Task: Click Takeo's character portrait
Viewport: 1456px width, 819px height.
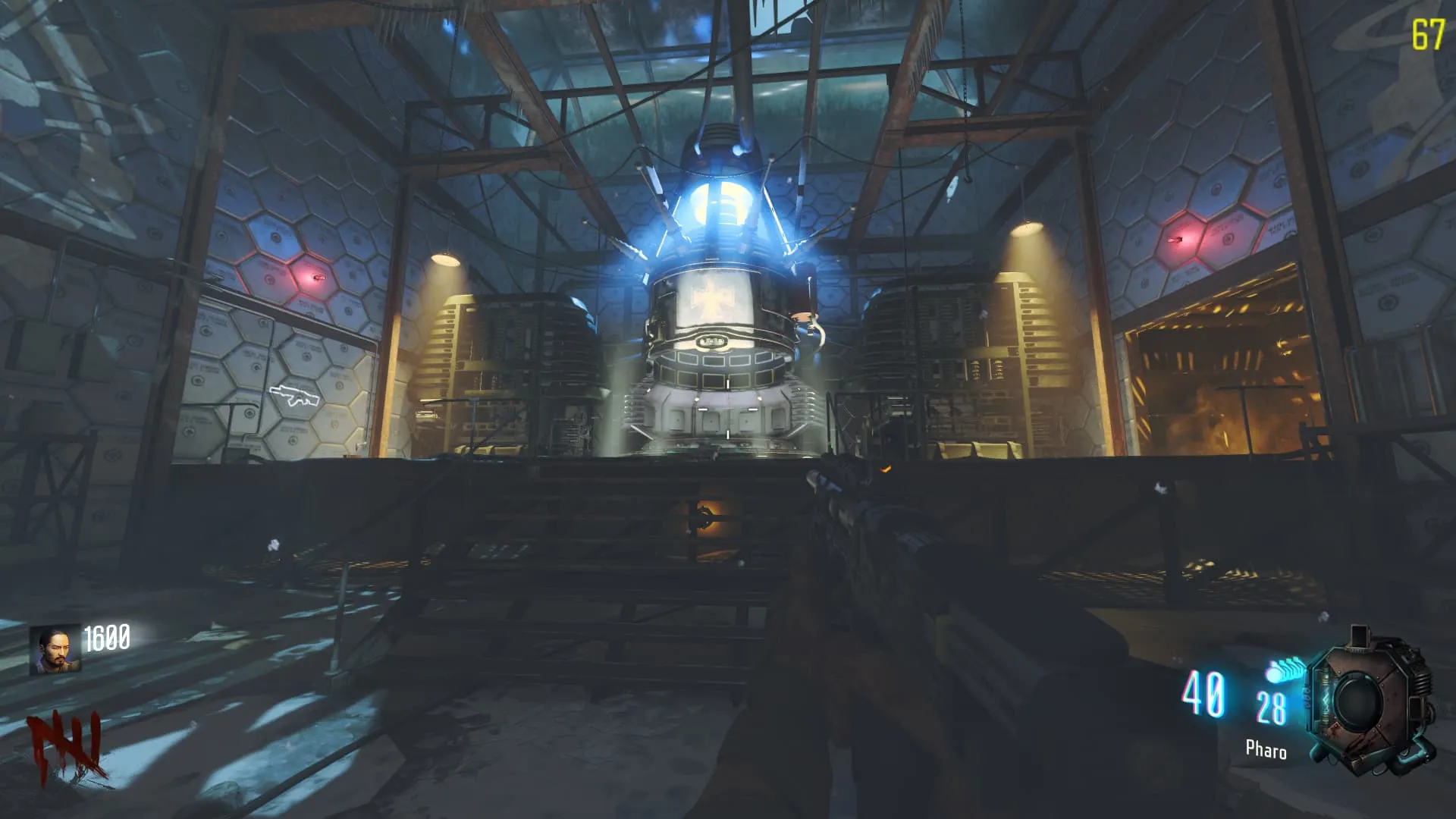Action: click(x=55, y=650)
